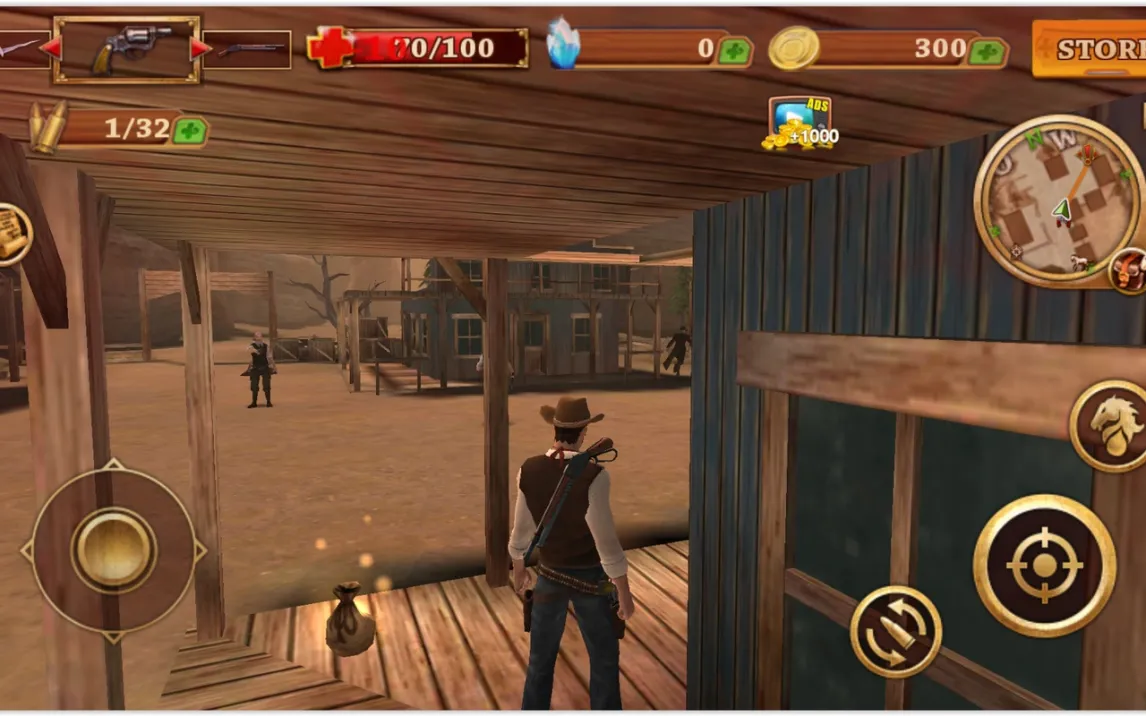Switch to the next weapon with the right red arrow
This screenshot has height=716, width=1146.
click(201, 48)
